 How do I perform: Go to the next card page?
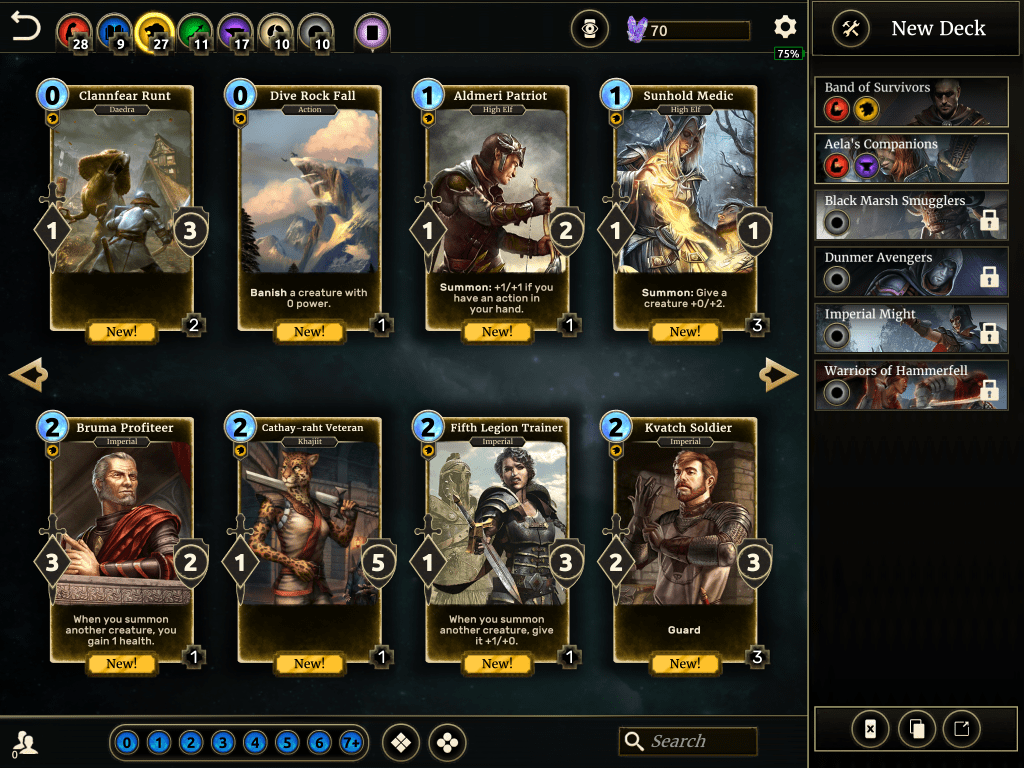click(778, 375)
